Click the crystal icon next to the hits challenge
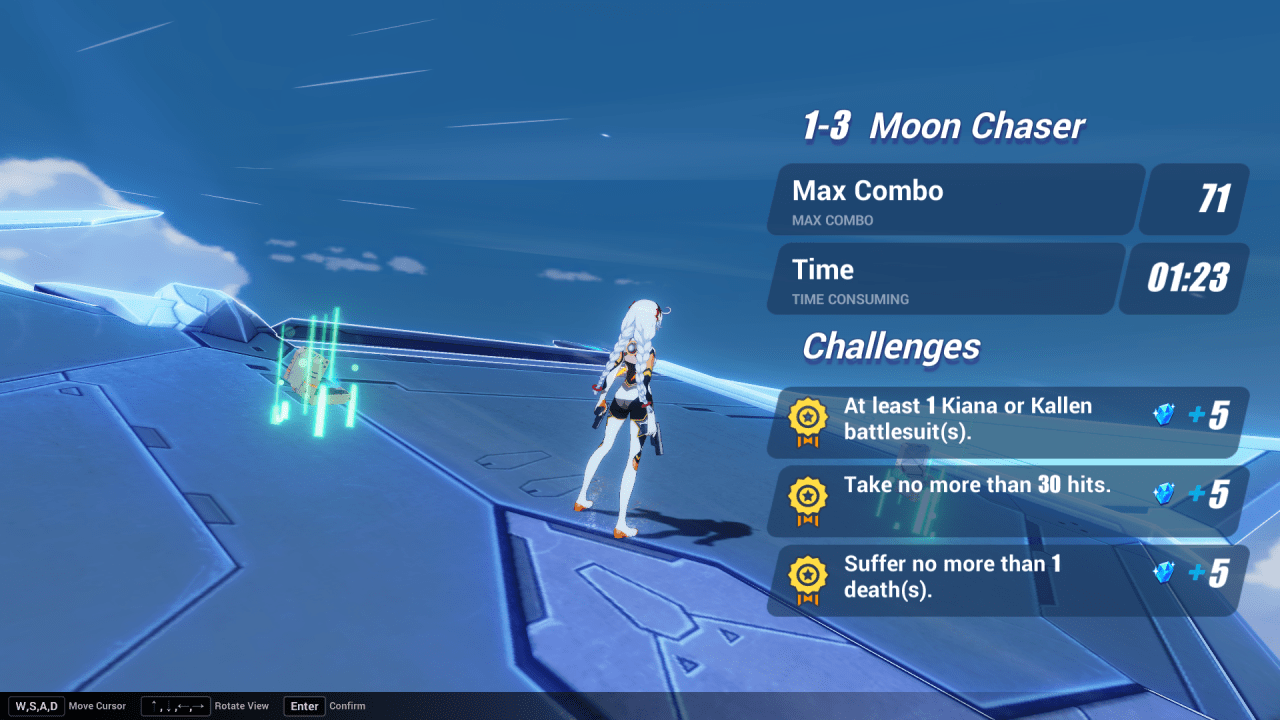Image resolution: width=1280 pixels, height=720 pixels. point(1163,494)
